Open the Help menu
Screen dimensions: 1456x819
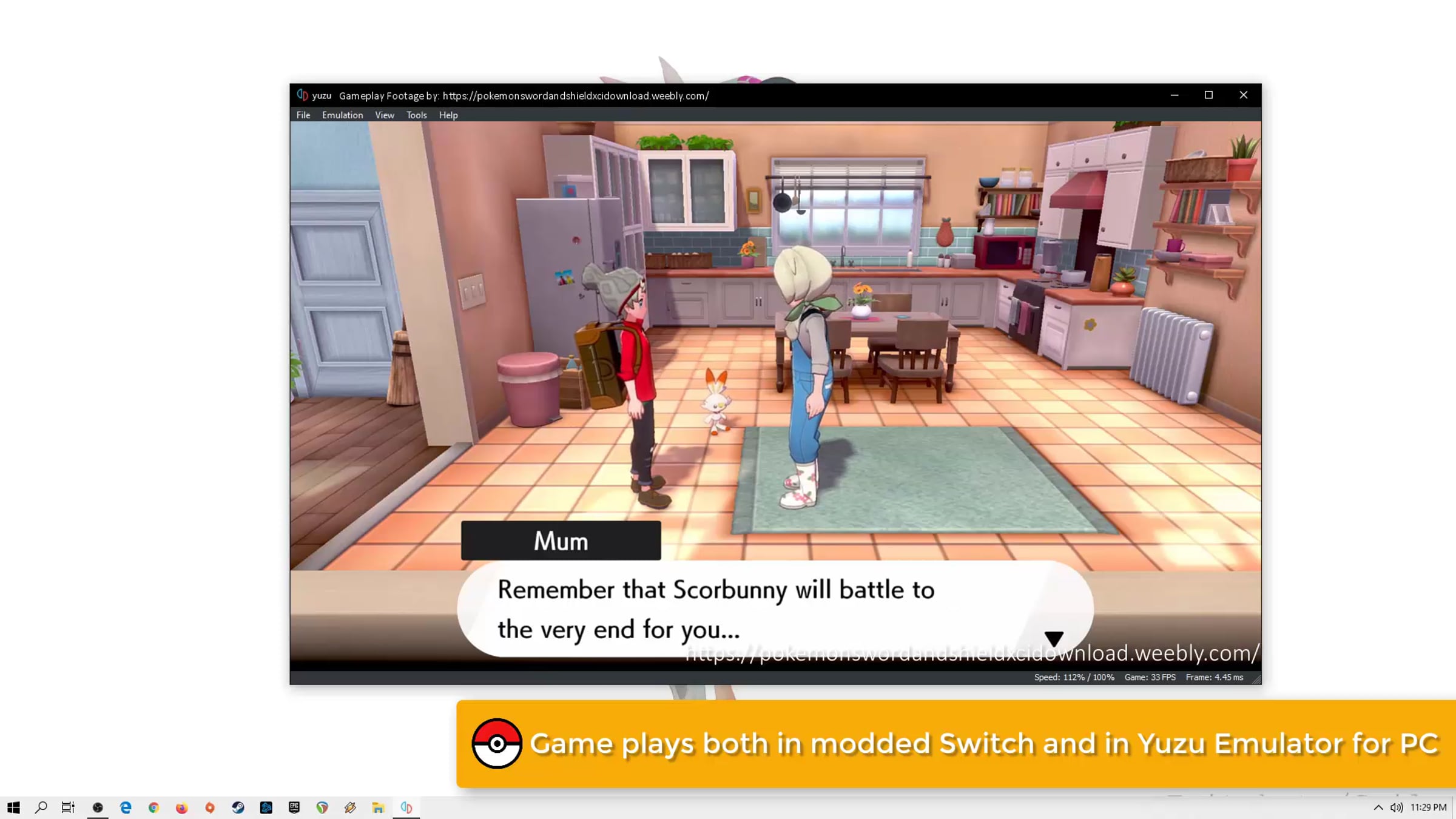pos(448,115)
